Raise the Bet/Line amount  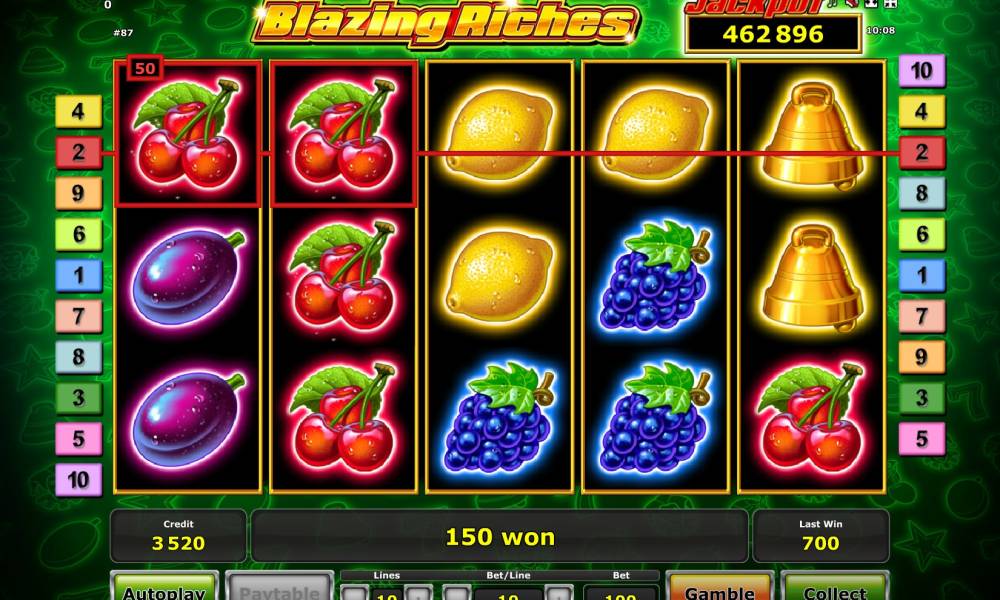pos(559,594)
